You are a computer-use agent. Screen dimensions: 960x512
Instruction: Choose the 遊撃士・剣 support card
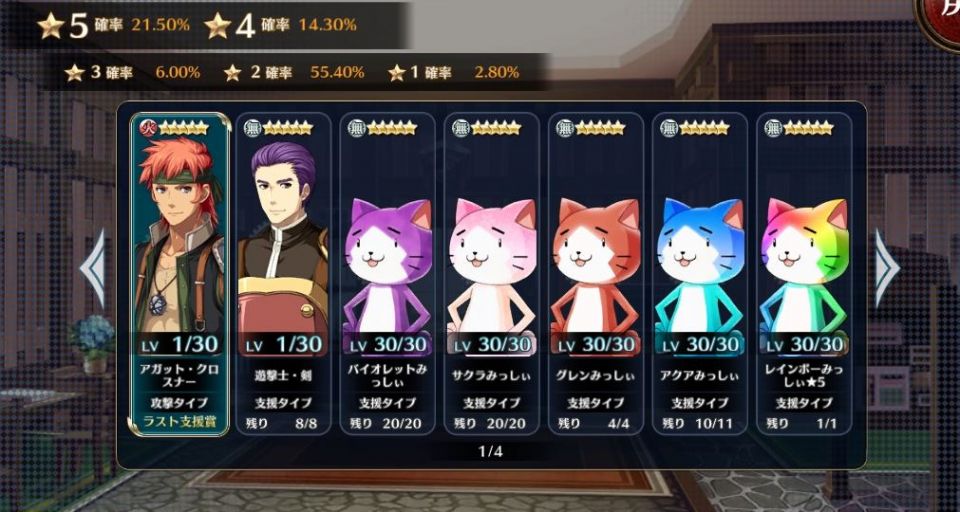(x=283, y=270)
